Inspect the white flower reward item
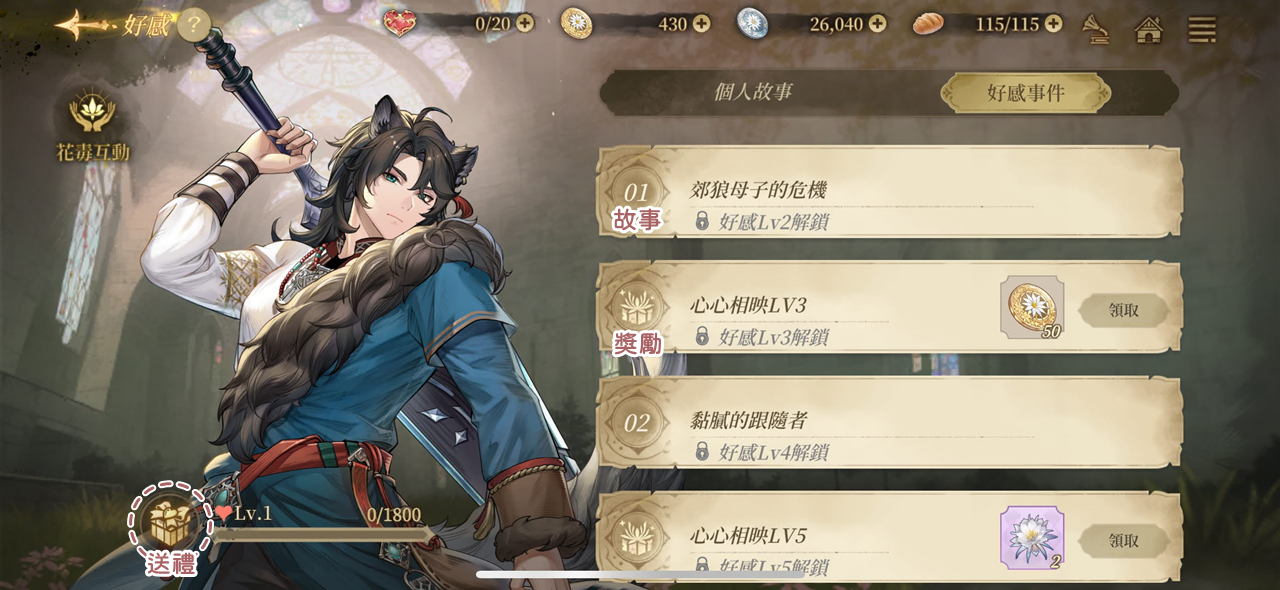 point(1032,537)
